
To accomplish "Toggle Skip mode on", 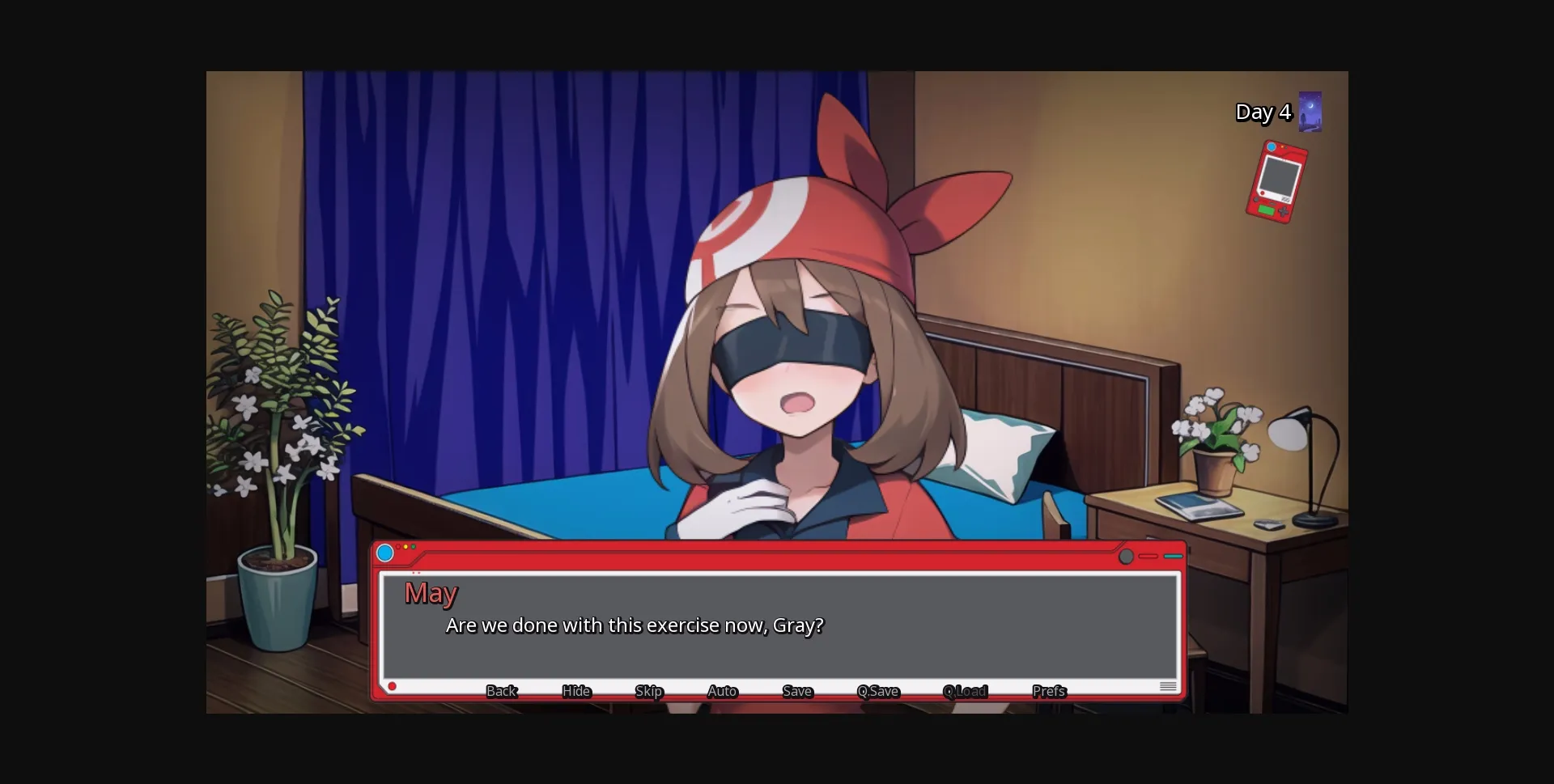I will 648,692.
